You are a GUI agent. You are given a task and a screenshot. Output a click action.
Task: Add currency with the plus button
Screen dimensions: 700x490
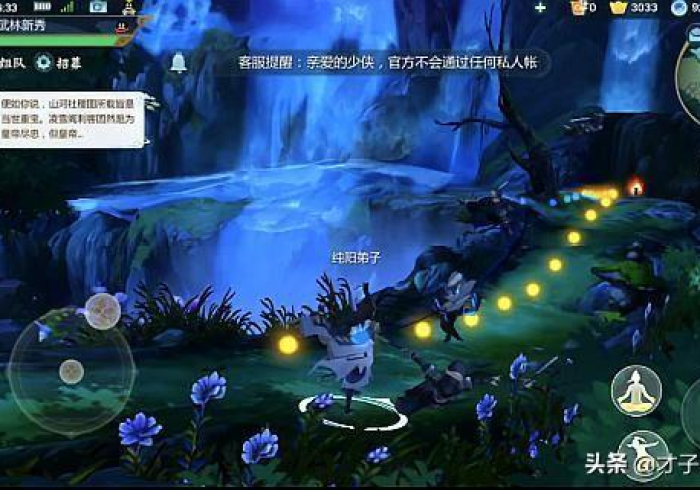(541, 8)
